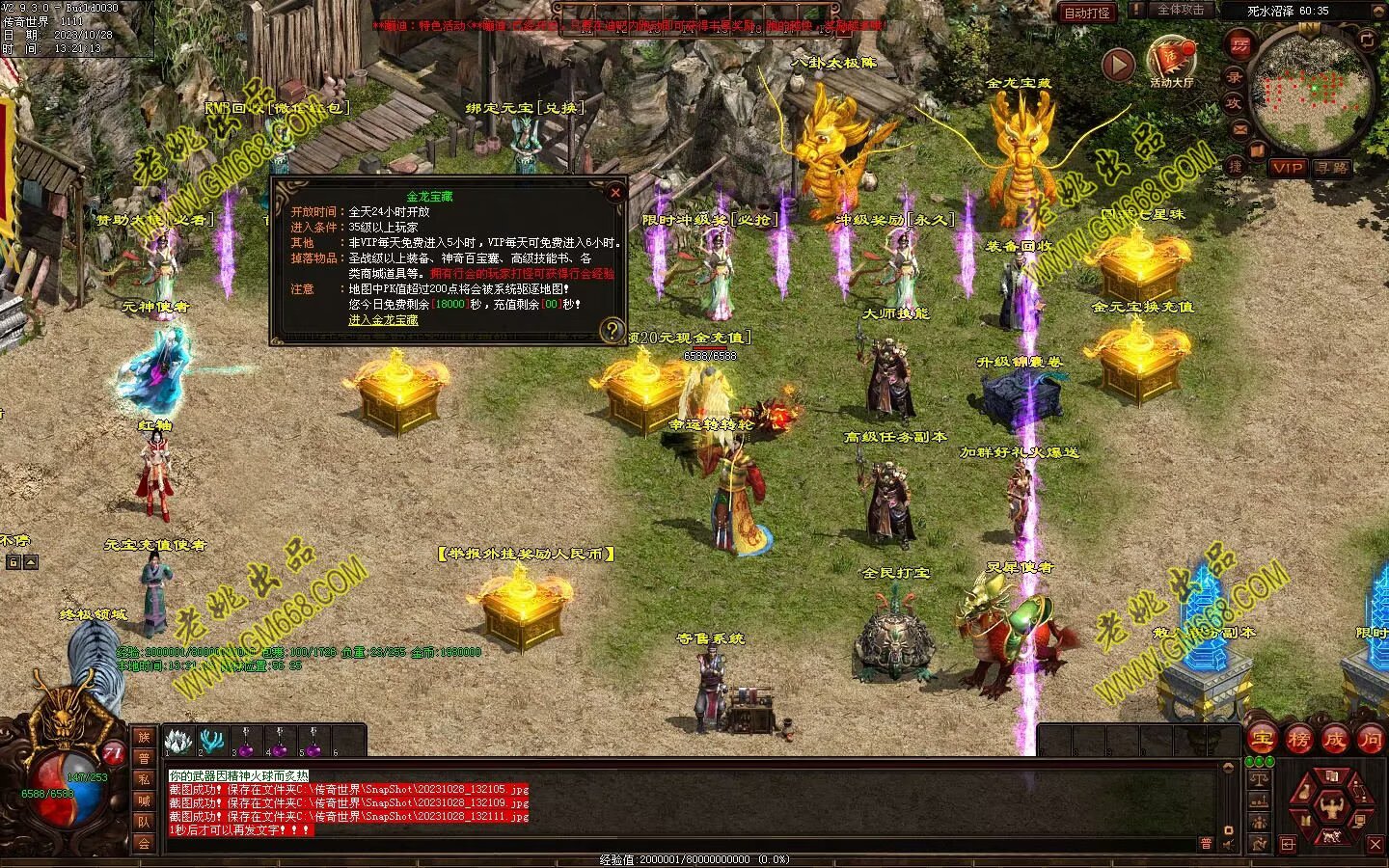Switch chat to the 队 team channel
The height and width of the screenshot is (868, 1389).
click(x=144, y=822)
